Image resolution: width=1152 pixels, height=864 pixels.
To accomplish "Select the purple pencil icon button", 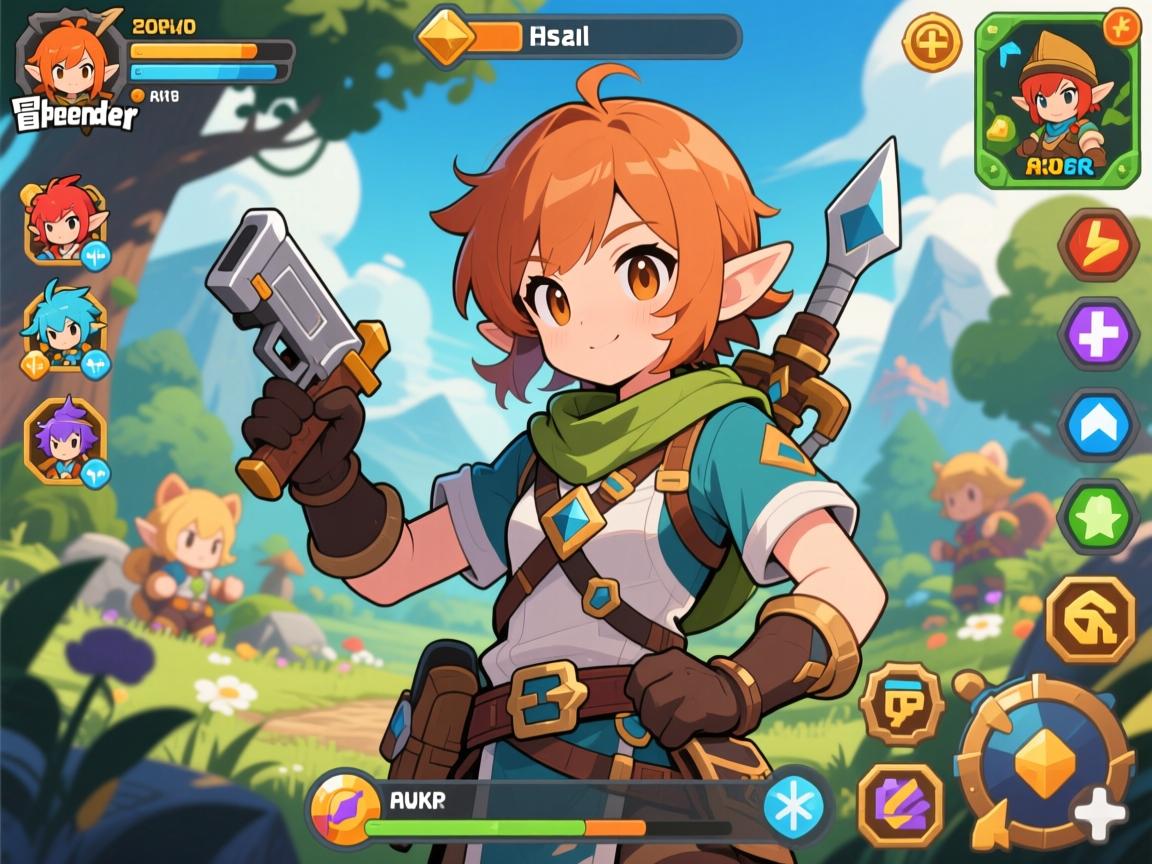I will (900, 805).
